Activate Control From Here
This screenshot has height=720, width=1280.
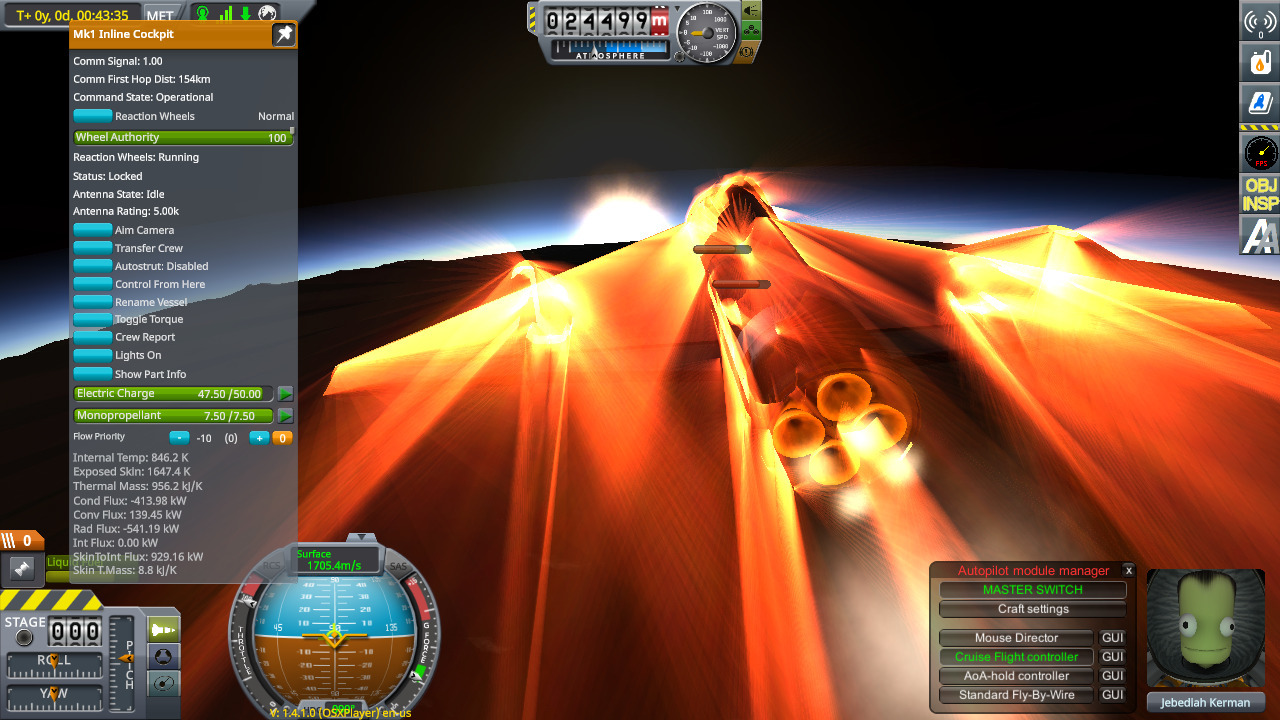tap(93, 284)
